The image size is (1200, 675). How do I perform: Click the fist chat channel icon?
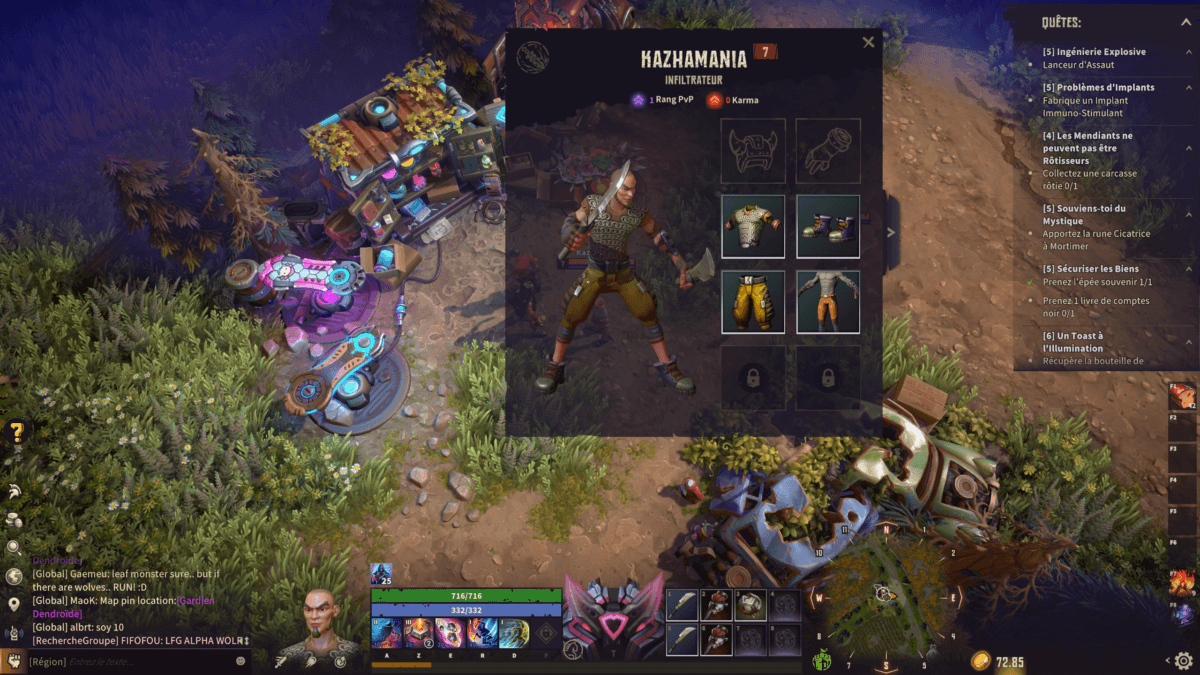pos(14,661)
